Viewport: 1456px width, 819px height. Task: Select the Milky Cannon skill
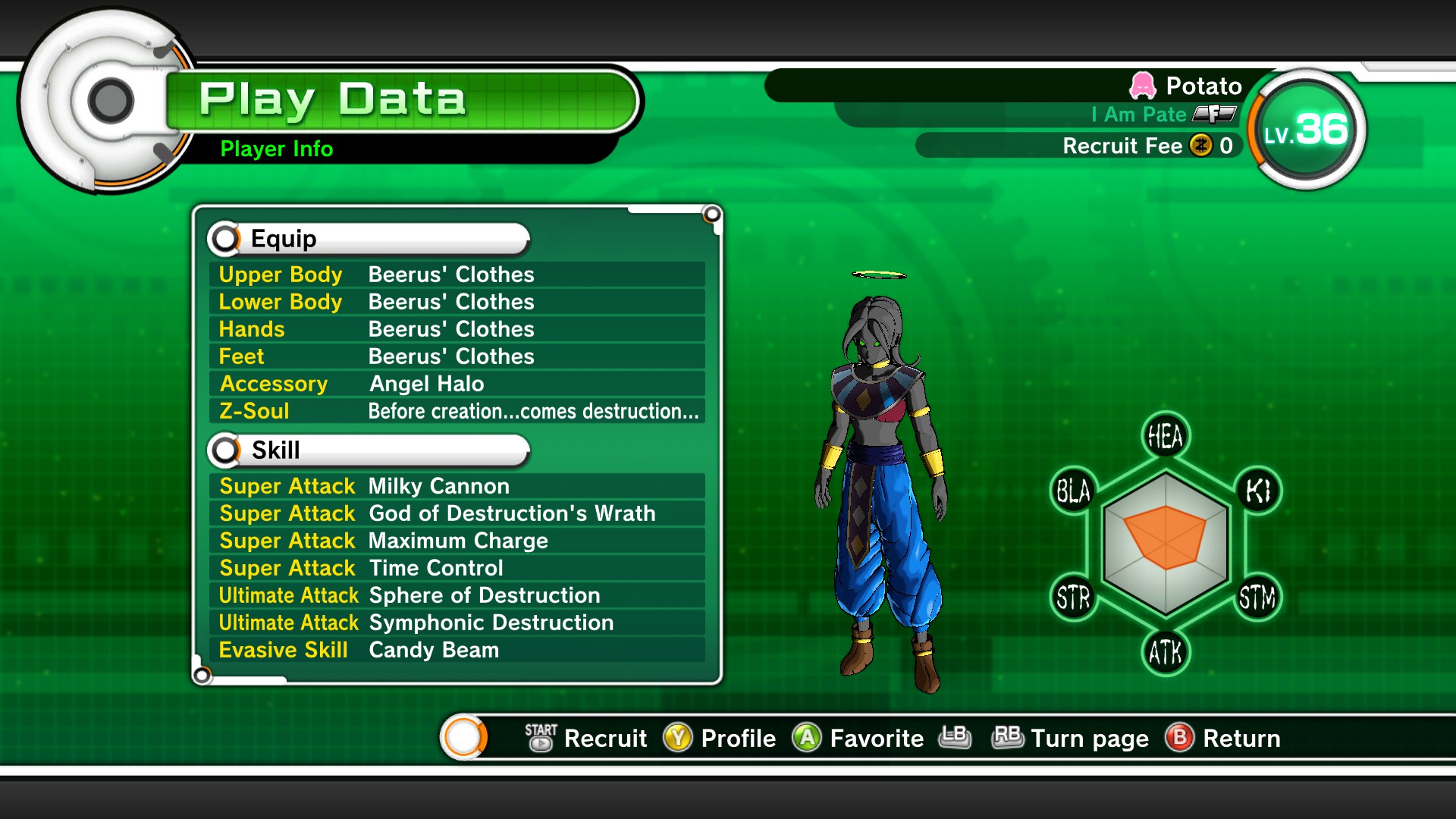457,486
